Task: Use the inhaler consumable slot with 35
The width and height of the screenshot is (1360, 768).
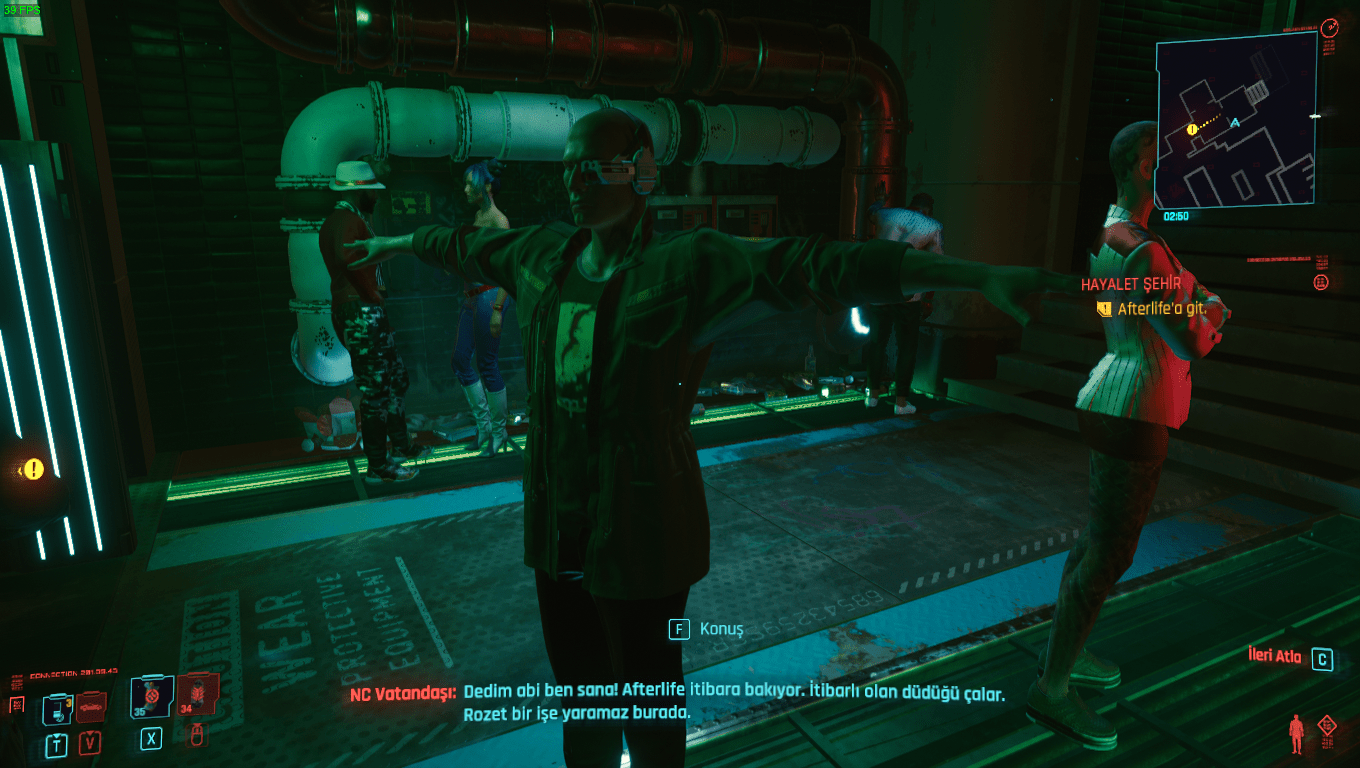Action: coord(152,696)
